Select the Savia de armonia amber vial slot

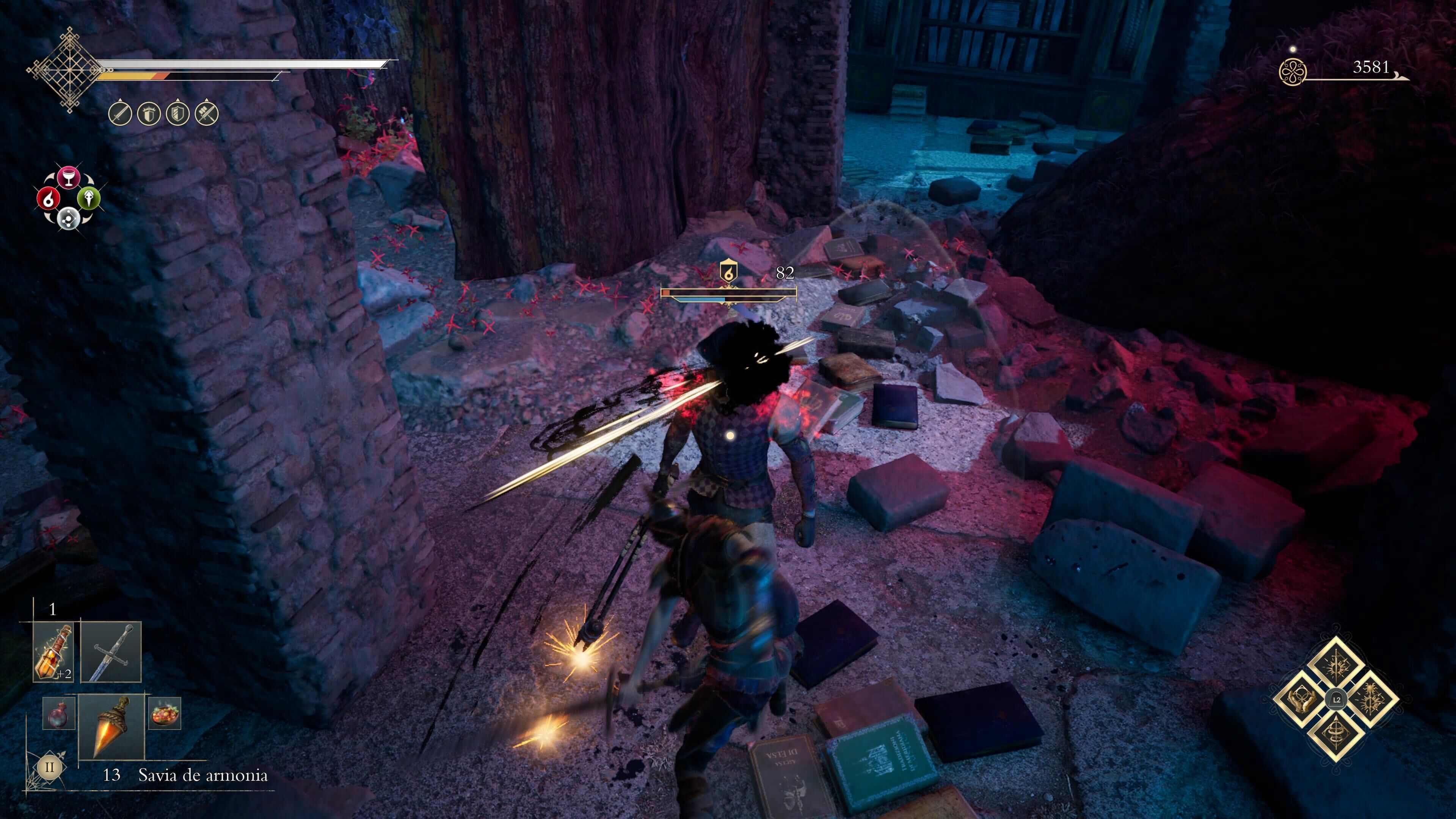[x=111, y=727]
